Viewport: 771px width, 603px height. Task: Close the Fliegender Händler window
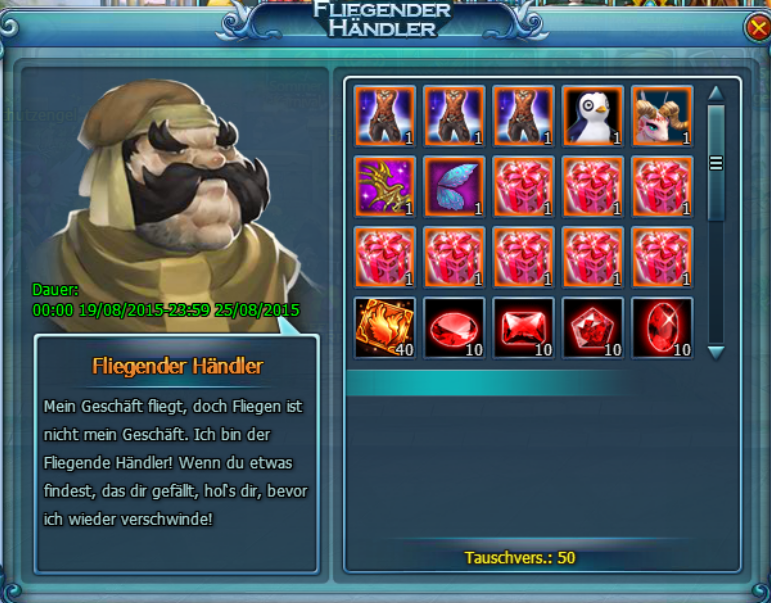tap(757, 29)
